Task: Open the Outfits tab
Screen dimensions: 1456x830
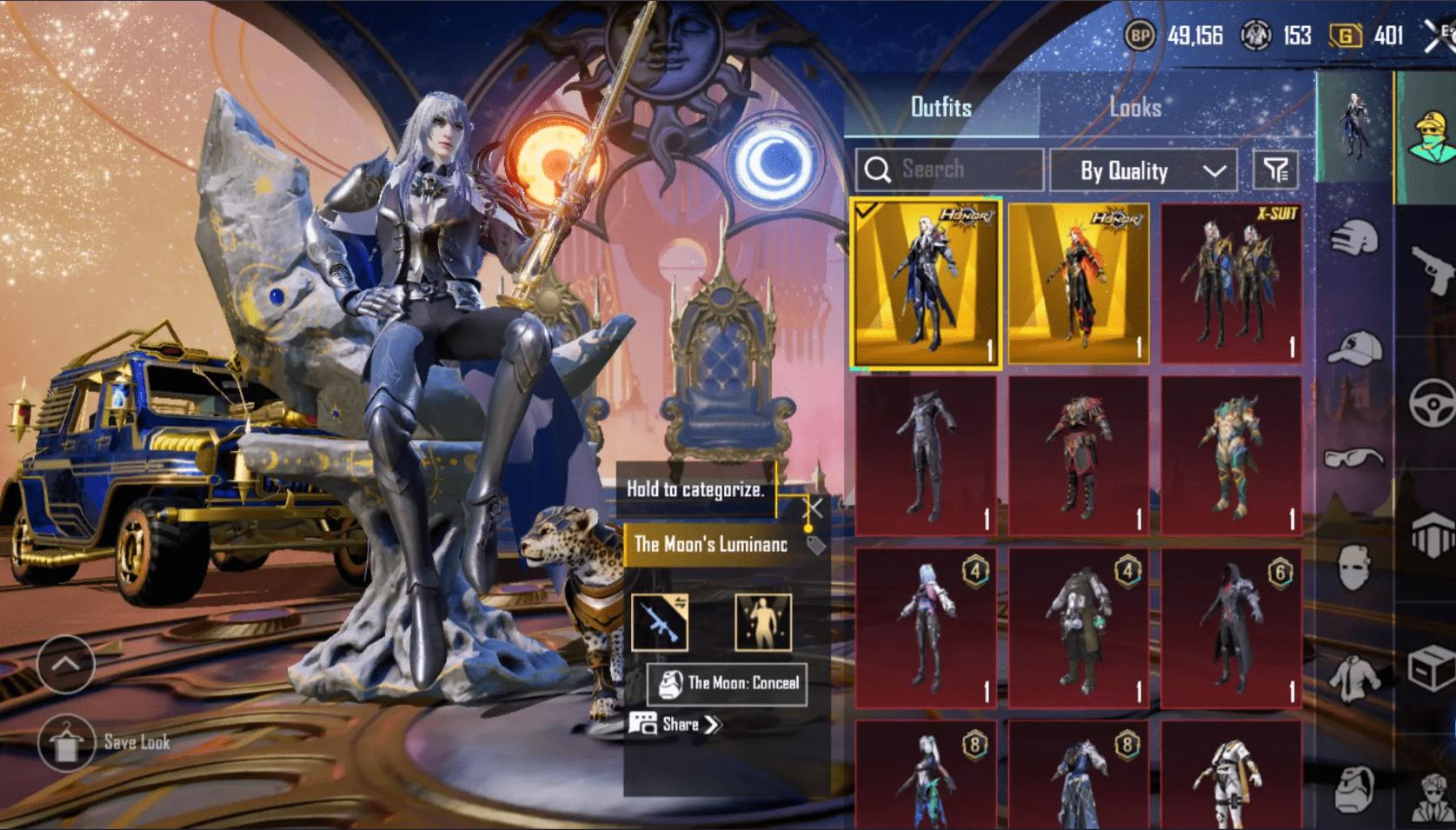Action: tap(941, 107)
